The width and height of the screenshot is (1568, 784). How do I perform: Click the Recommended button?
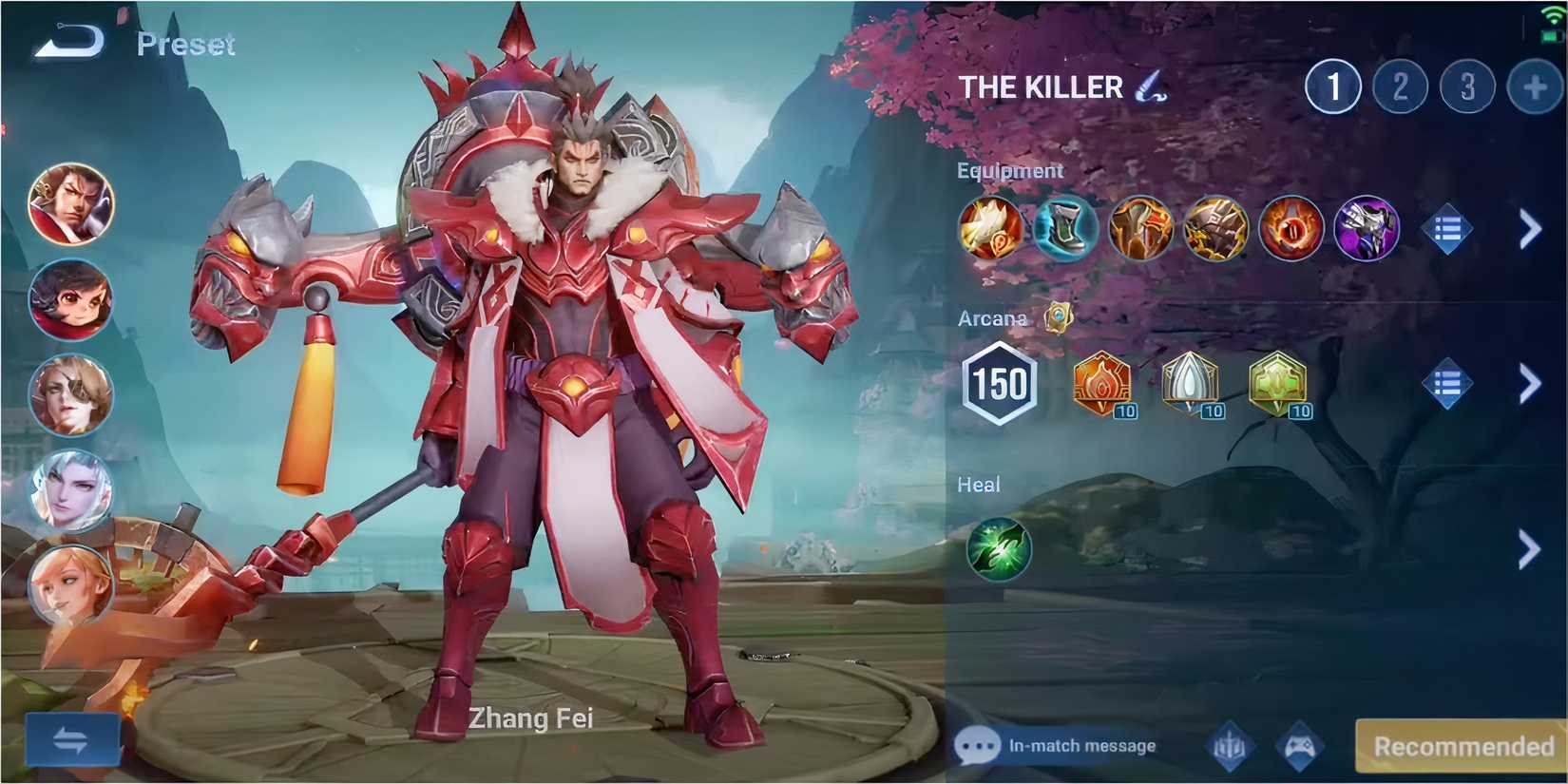click(1461, 746)
